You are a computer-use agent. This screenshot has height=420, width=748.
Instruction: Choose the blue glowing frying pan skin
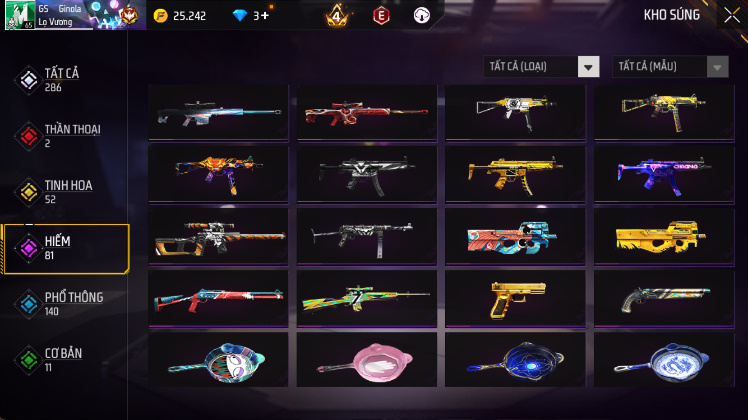coord(515,359)
